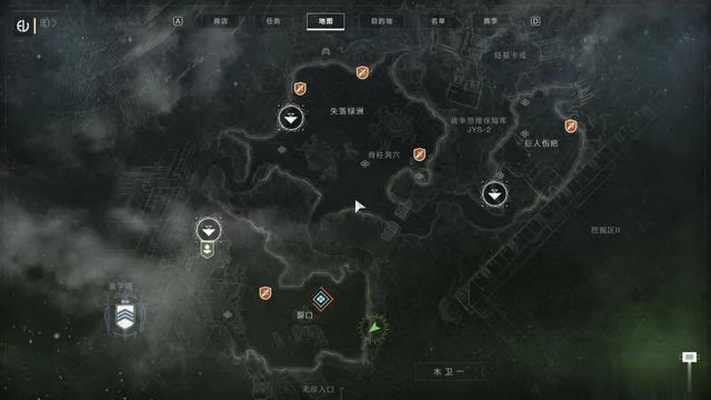Open the 名单 roster tab
The width and height of the screenshot is (711, 400).
pyautogui.click(x=438, y=20)
